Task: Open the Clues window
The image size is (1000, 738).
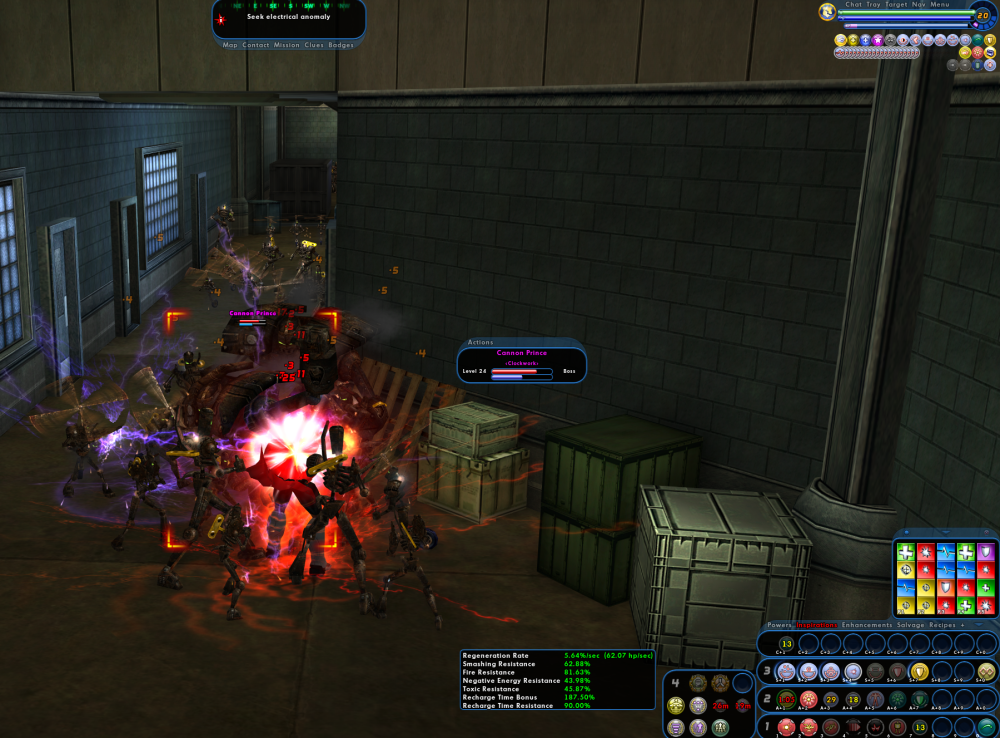Action: click(x=315, y=45)
